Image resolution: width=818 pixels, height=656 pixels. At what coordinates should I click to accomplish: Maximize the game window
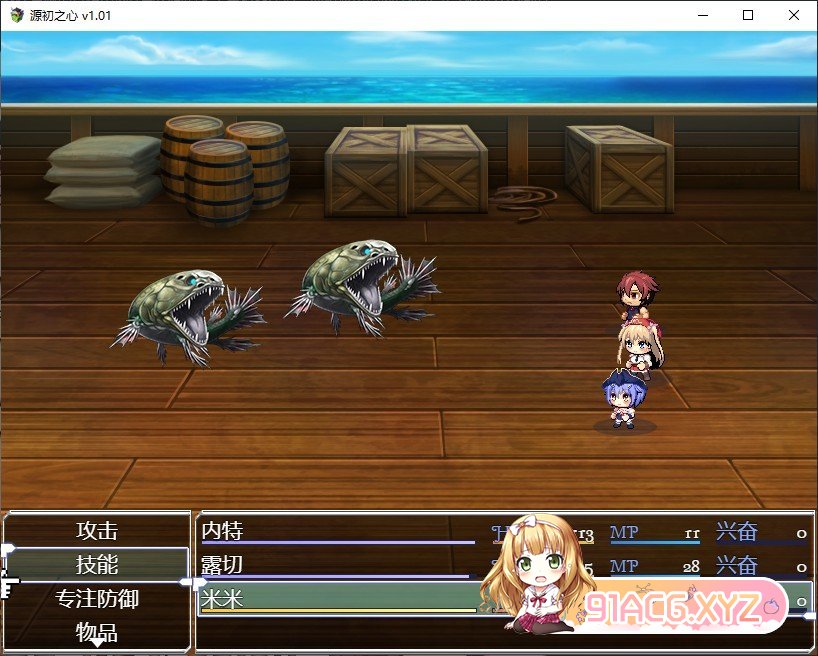[748, 15]
